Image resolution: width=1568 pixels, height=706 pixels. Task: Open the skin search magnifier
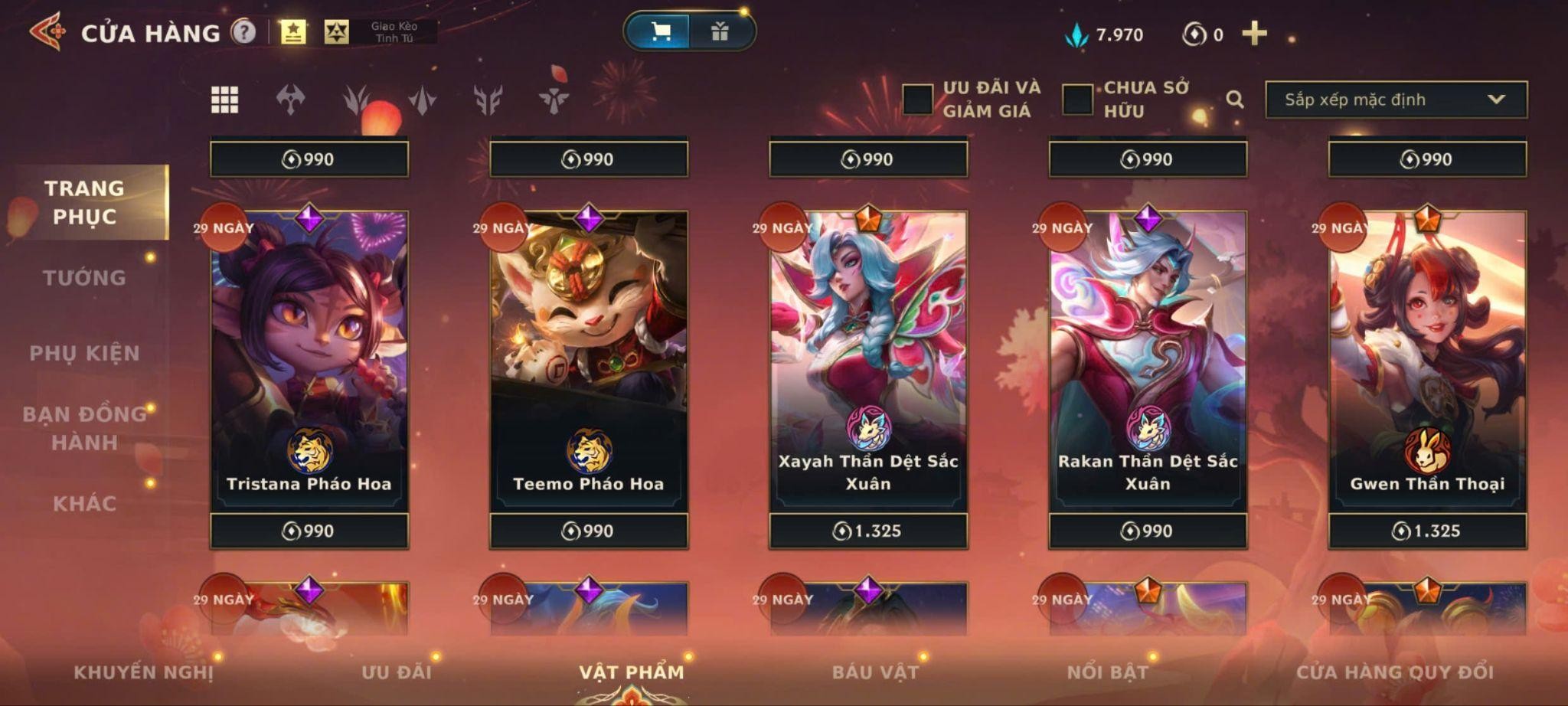pyautogui.click(x=1234, y=100)
